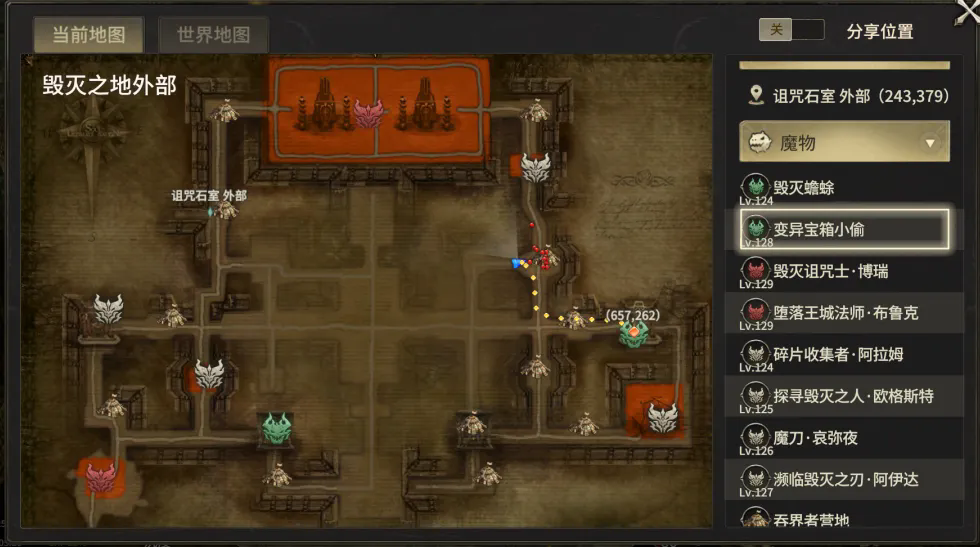The height and width of the screenshot is (547, 980).
Task: Pick 堕落王城法师·布鲁克 from list
Action: [843, 313]
